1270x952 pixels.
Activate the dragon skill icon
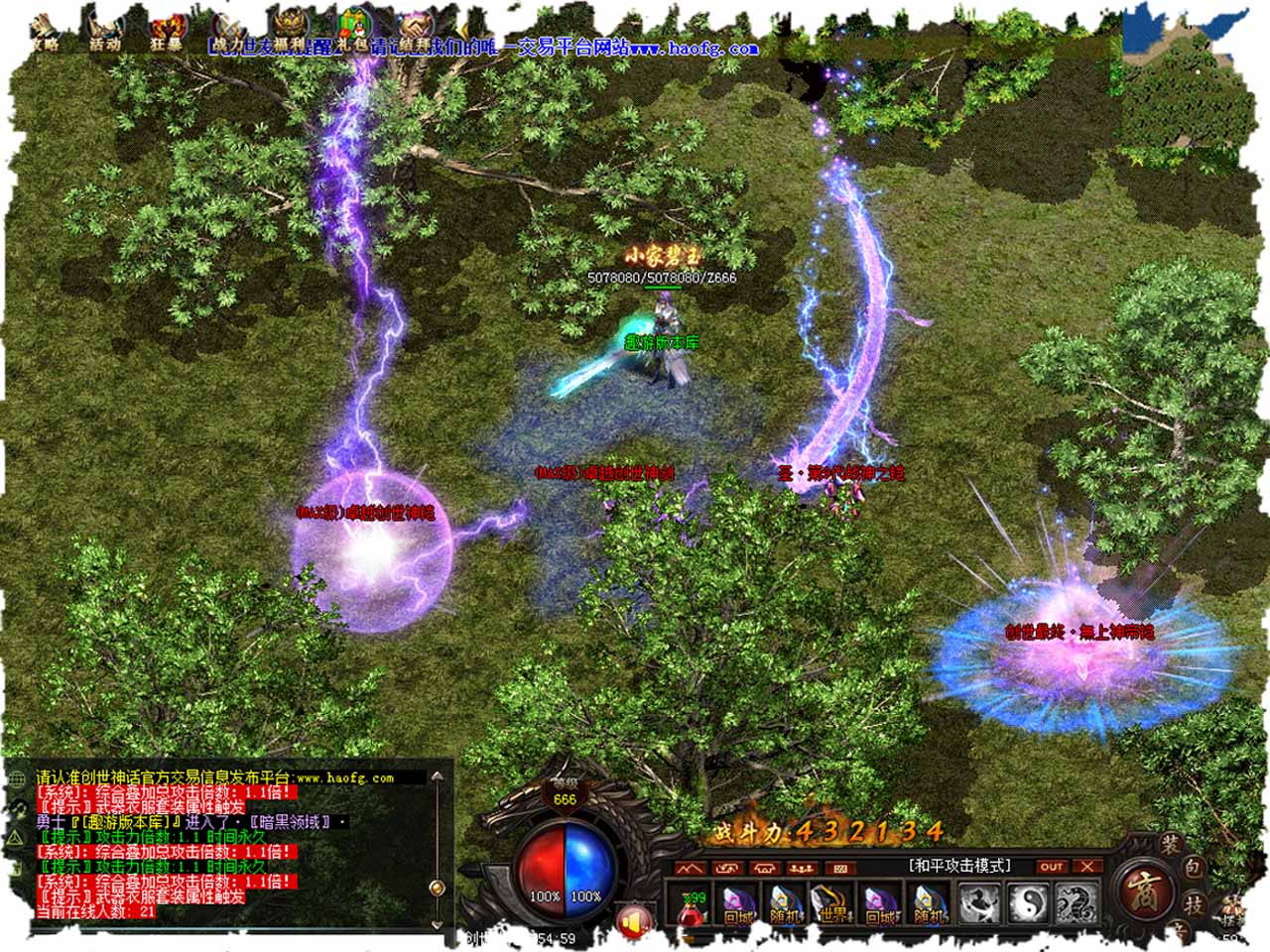(x=1076, y=902)
